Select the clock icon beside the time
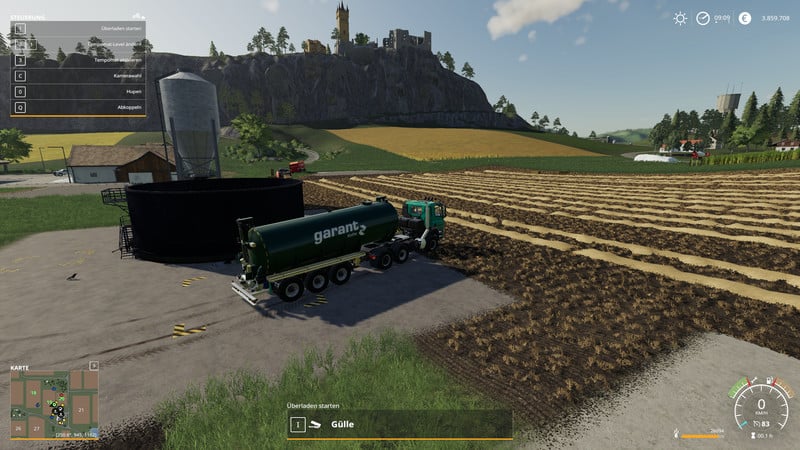 click(704, 18)
